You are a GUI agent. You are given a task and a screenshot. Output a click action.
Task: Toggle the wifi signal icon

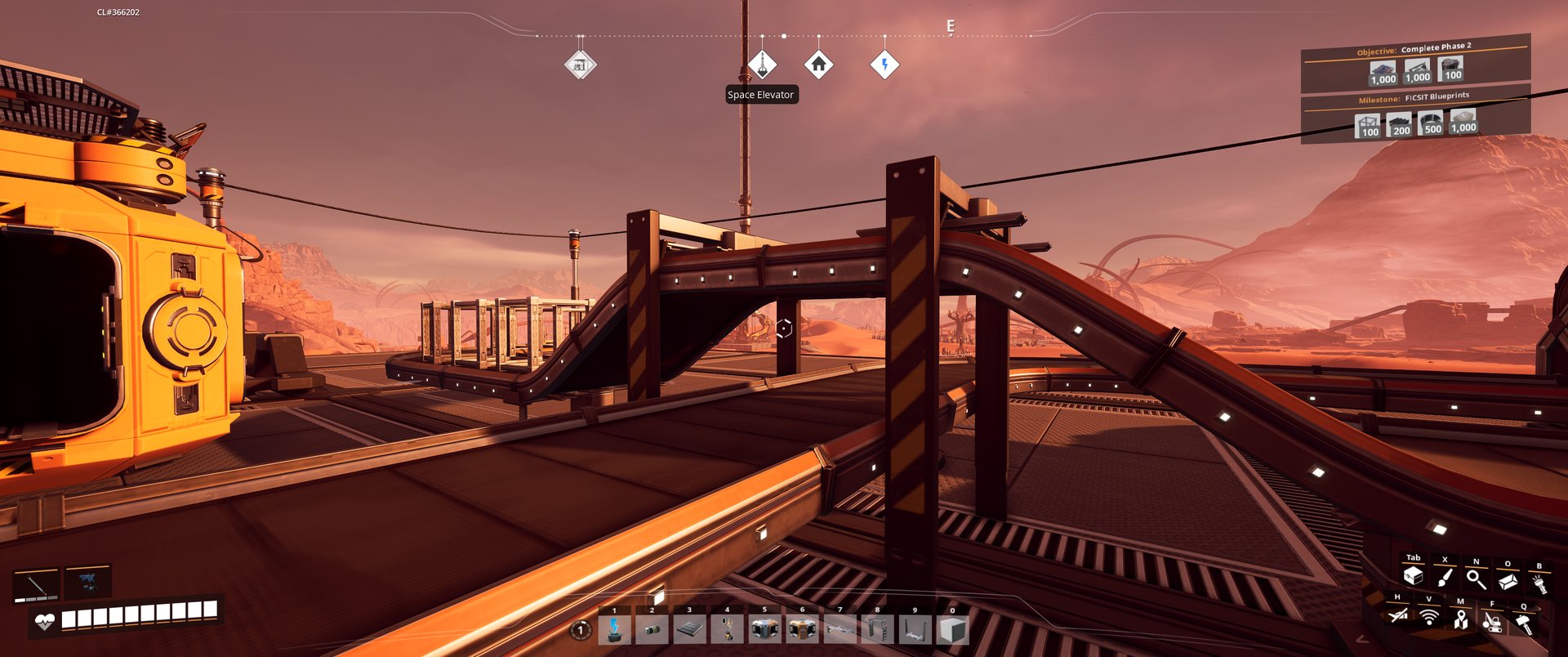[1430, 619]
